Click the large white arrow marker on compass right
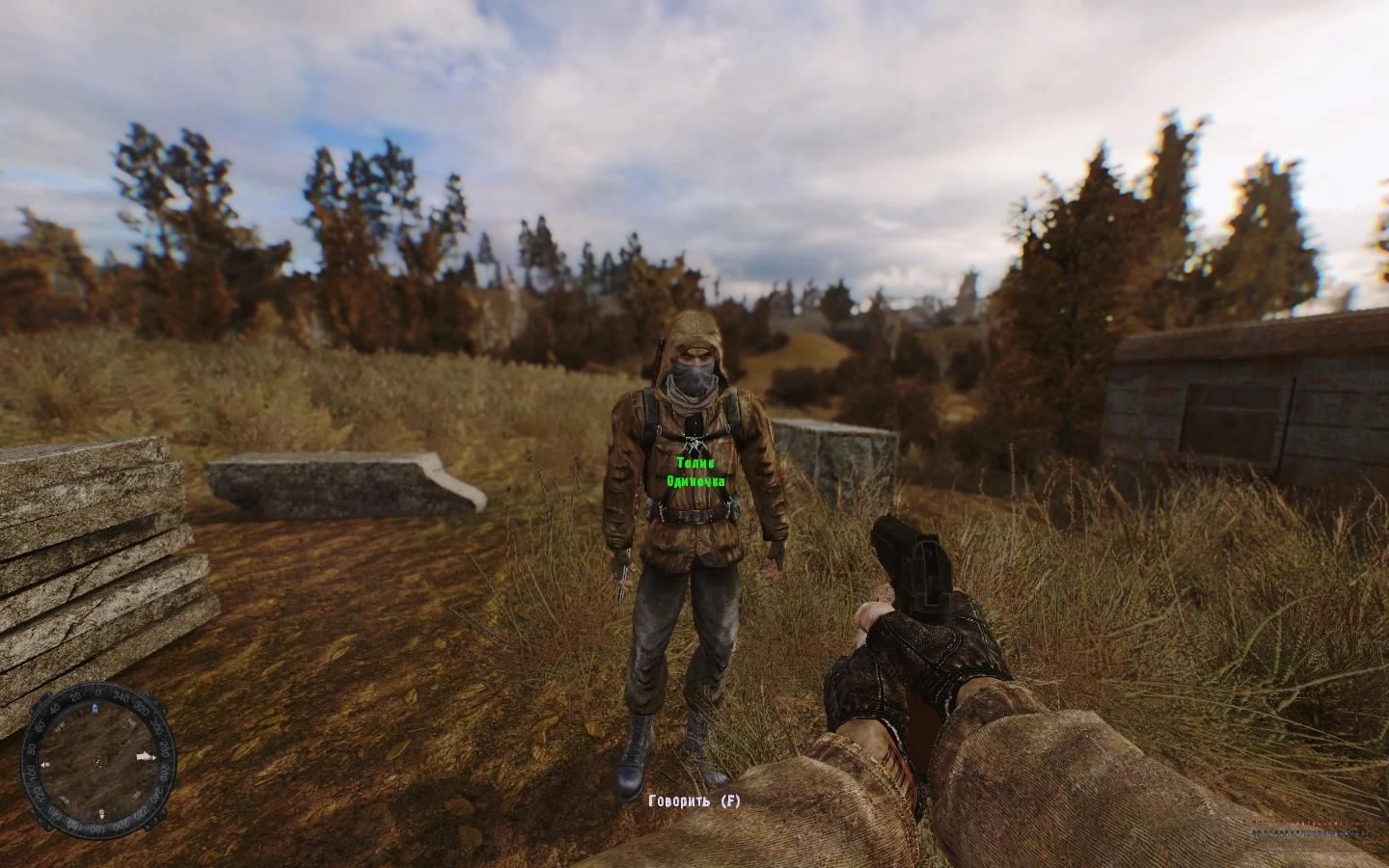The image size is (1389, 868). point(146,756)
